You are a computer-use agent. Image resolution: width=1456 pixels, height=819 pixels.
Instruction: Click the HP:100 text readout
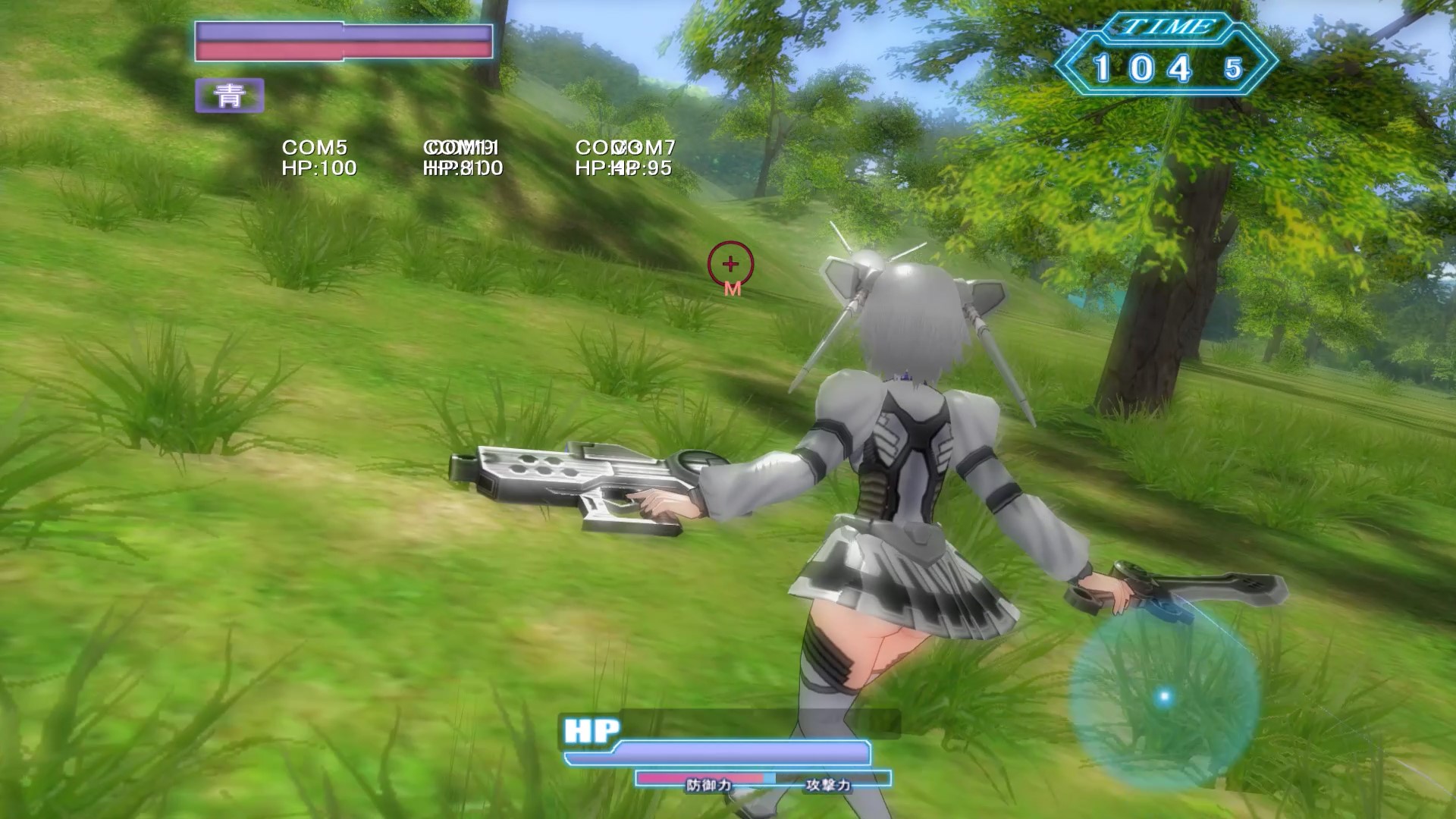point(318,168)
